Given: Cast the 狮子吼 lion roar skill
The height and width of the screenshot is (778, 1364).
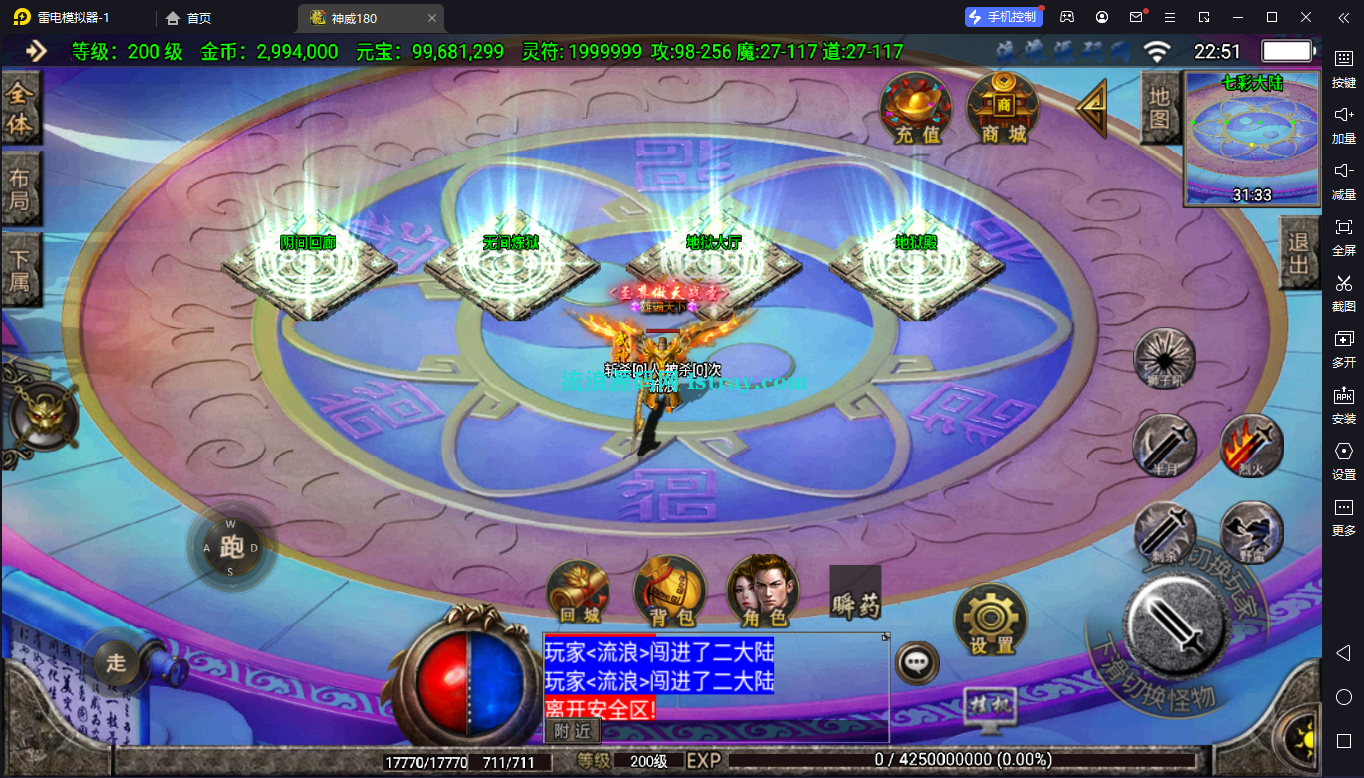Looking at the screenshot, I should tap(1164, 358).
